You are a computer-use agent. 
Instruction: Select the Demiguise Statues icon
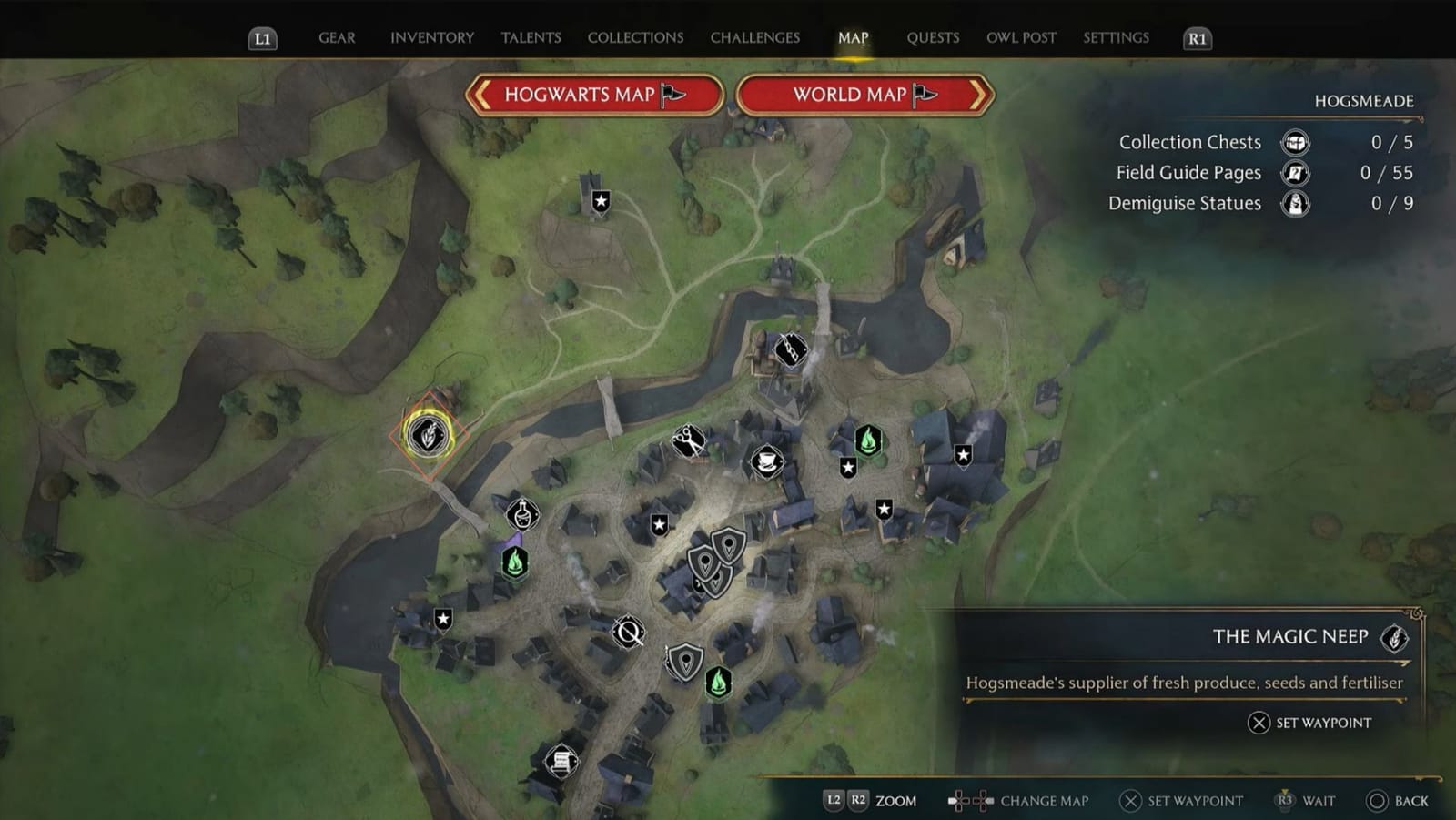tap(1295, 203)
